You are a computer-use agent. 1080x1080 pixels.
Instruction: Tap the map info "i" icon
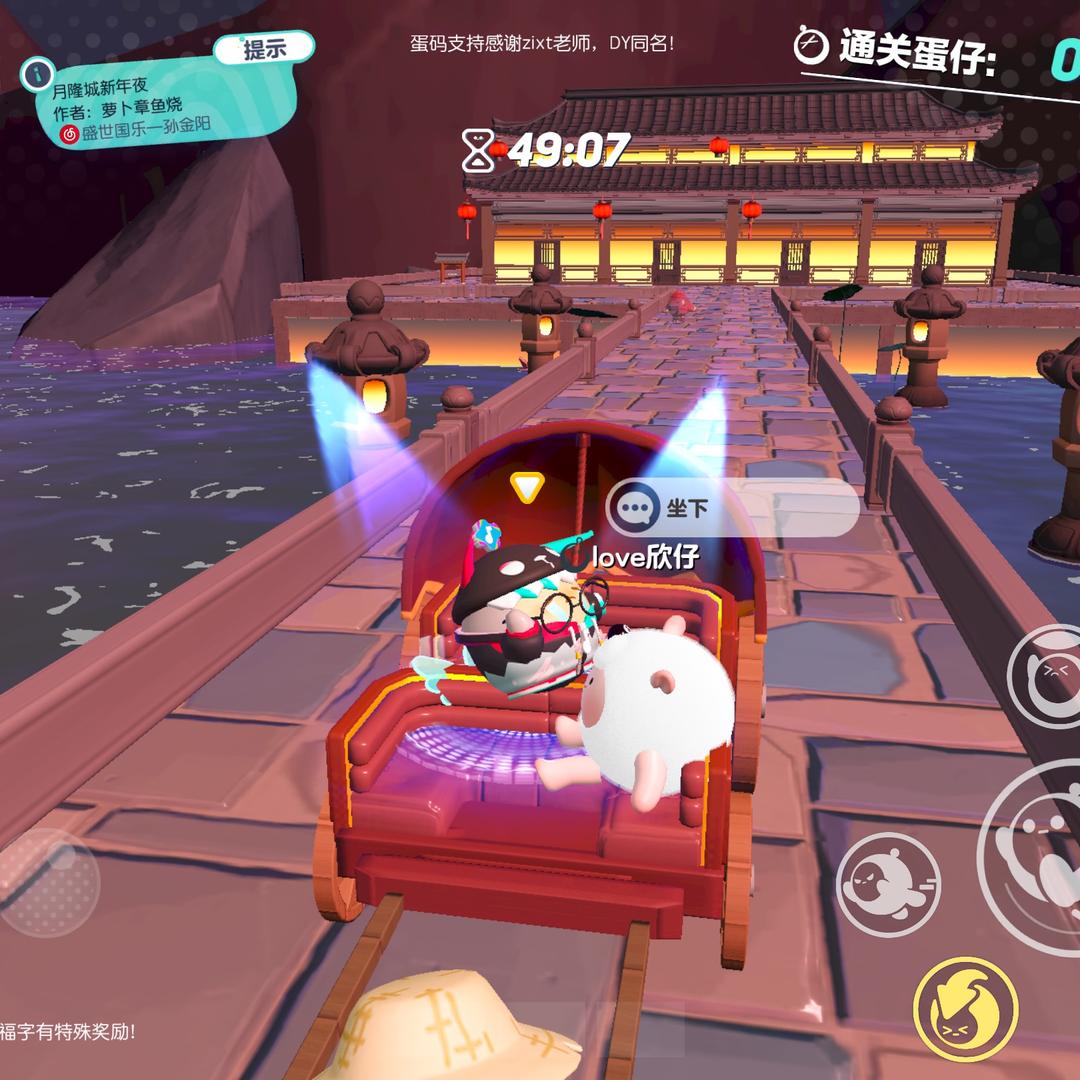pyautogui.click(x=38, y=72)
